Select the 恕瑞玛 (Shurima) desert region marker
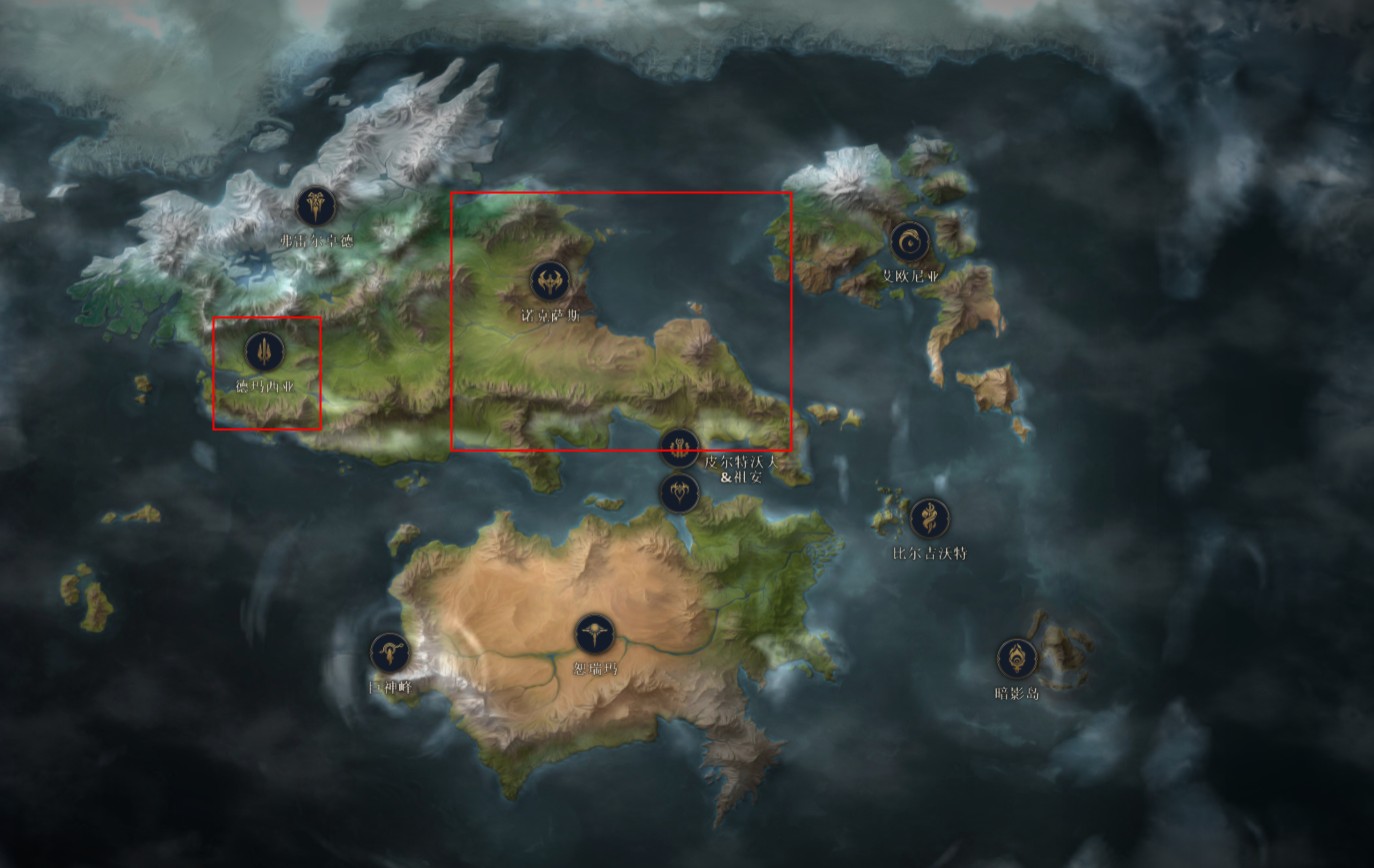The width and height of the screenshot is (1374, 868). coord(594,635)
